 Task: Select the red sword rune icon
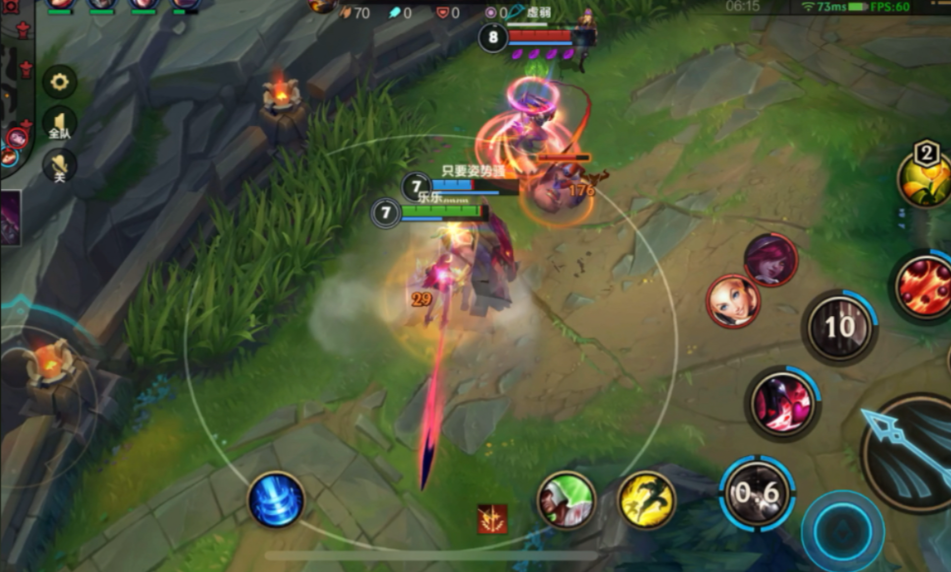[x=492, y=519]
